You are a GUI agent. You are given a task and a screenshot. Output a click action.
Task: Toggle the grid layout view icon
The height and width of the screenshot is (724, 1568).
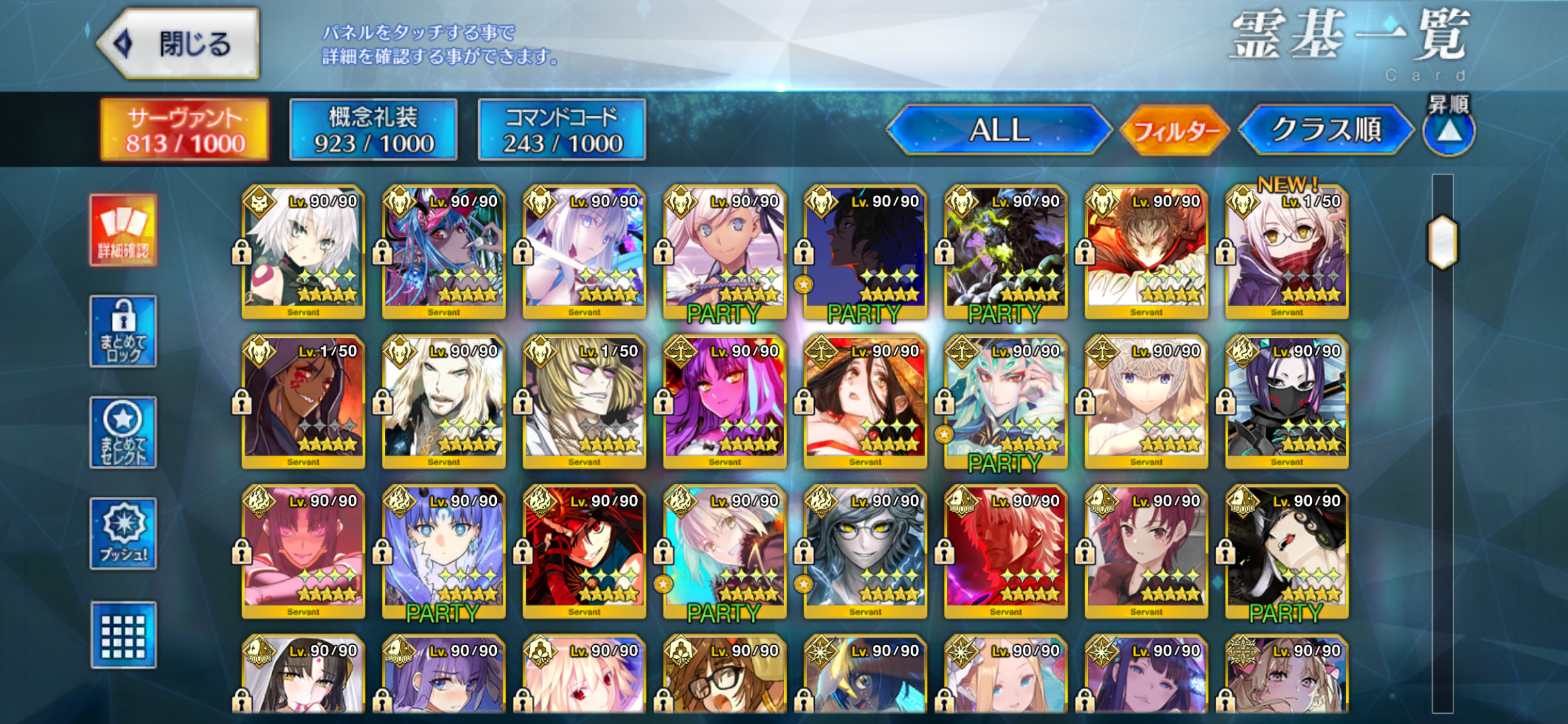(123, 635)
